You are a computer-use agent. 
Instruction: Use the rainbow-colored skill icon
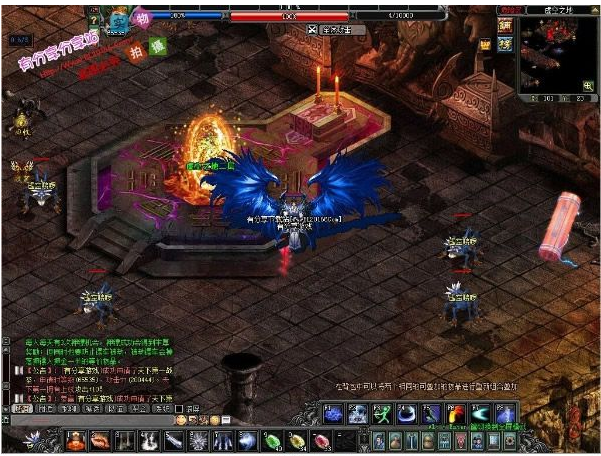(x=457, y=414)
